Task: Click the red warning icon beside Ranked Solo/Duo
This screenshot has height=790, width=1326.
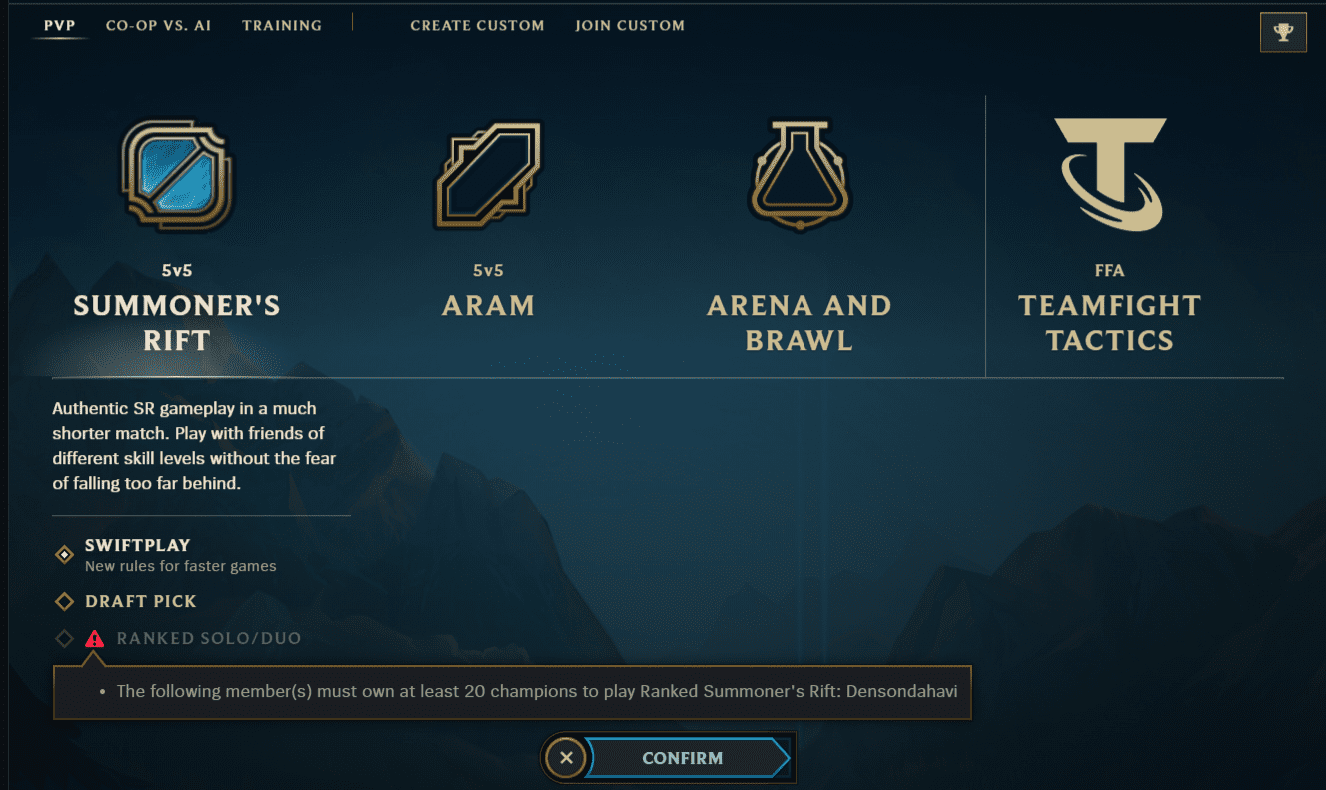Action: (x=95, y=638)
